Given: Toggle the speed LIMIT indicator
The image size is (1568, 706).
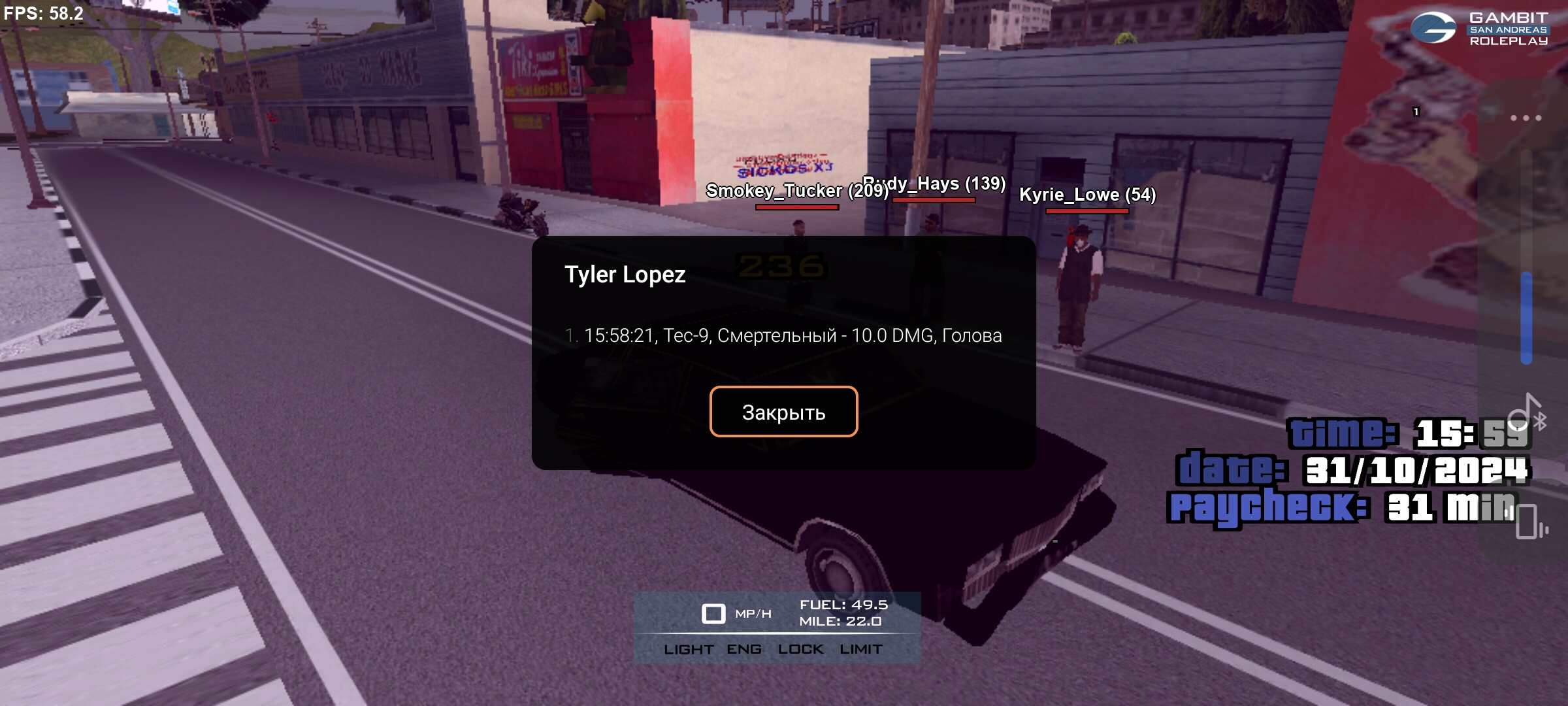Looking at the screenshot, I should [x=860, y=649].
